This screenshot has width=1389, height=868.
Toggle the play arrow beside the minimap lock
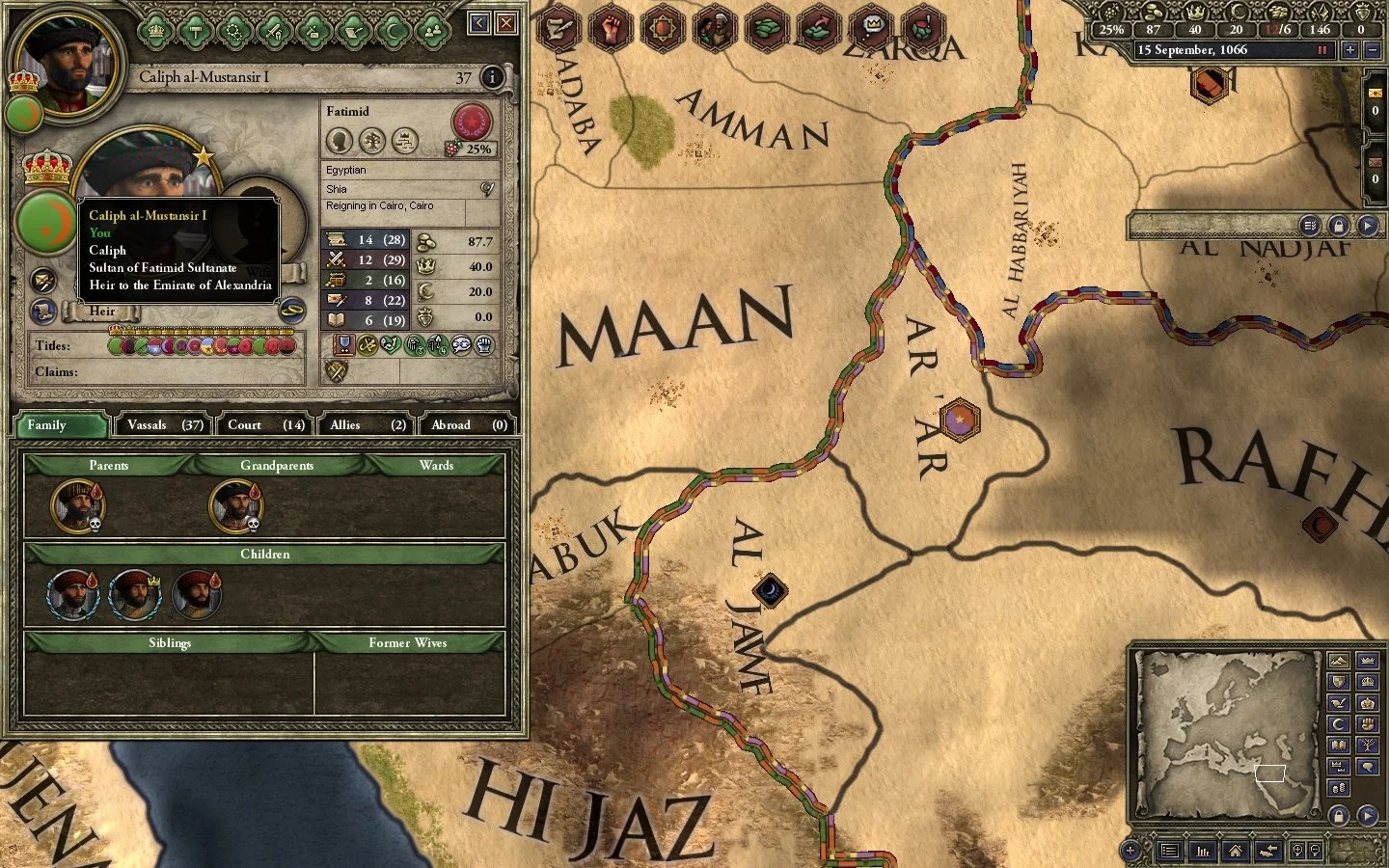point(1368,814)
